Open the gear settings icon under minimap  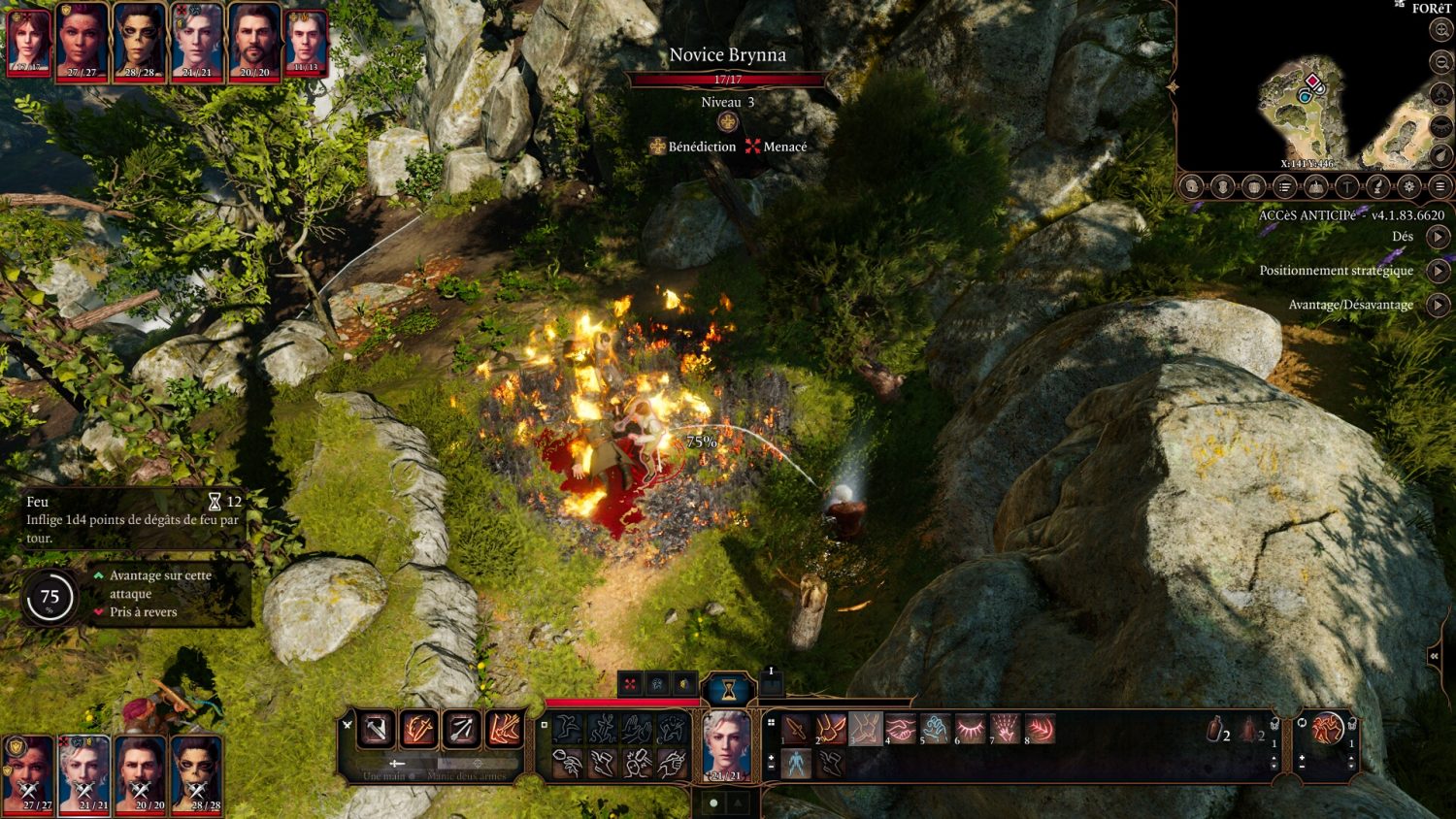1409,186
